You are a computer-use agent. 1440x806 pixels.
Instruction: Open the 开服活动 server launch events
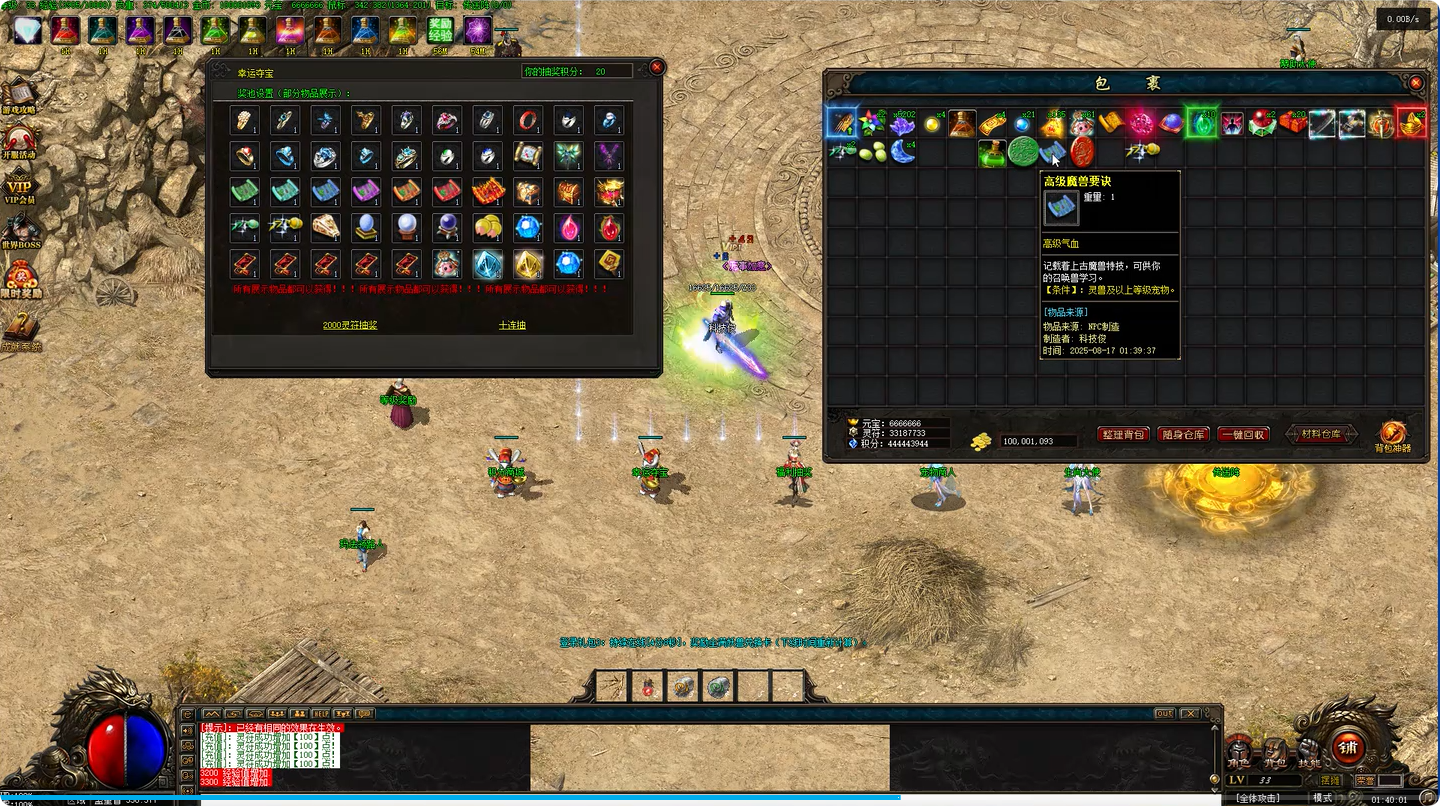20,140
